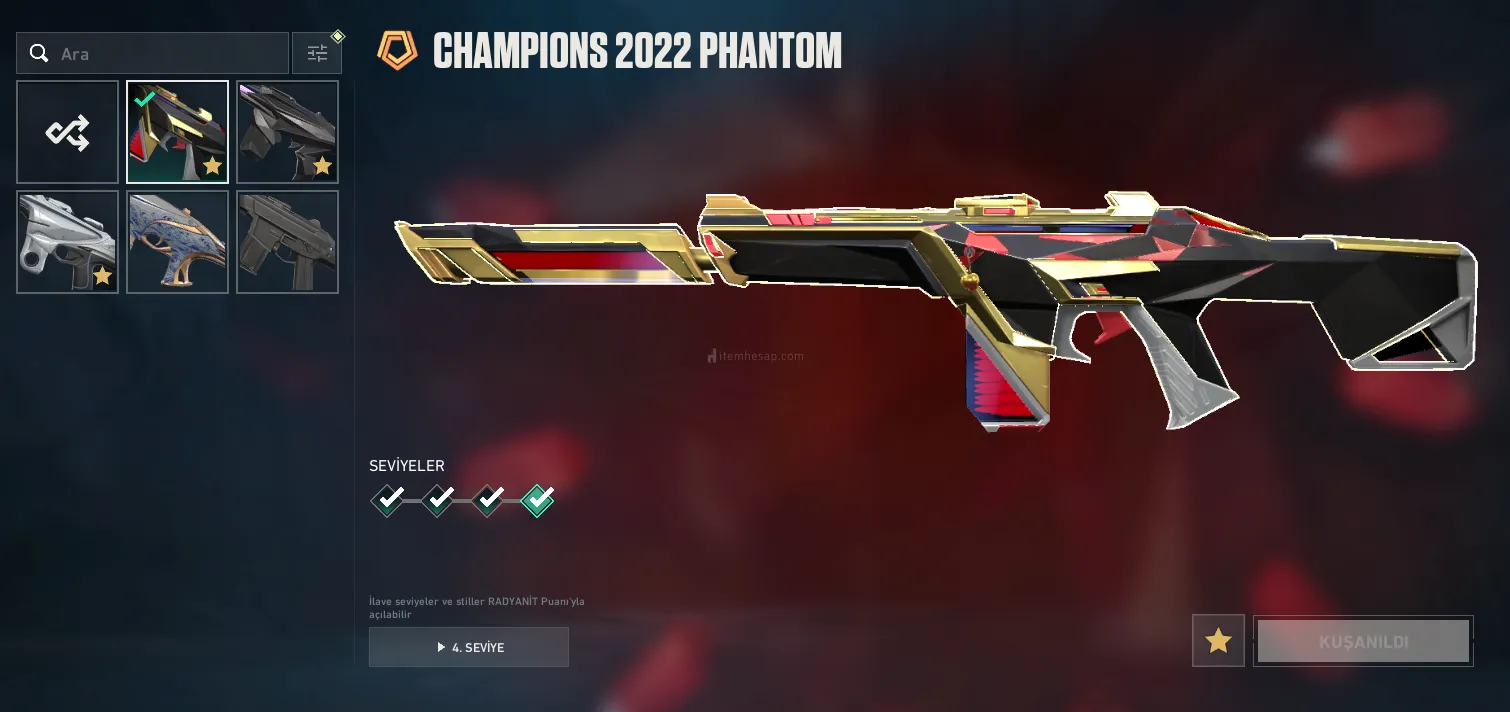Choose the Champions 2022 Phantom thumbnail
1510x712 pixels.
pyautogui.click(x=178, y=132)
